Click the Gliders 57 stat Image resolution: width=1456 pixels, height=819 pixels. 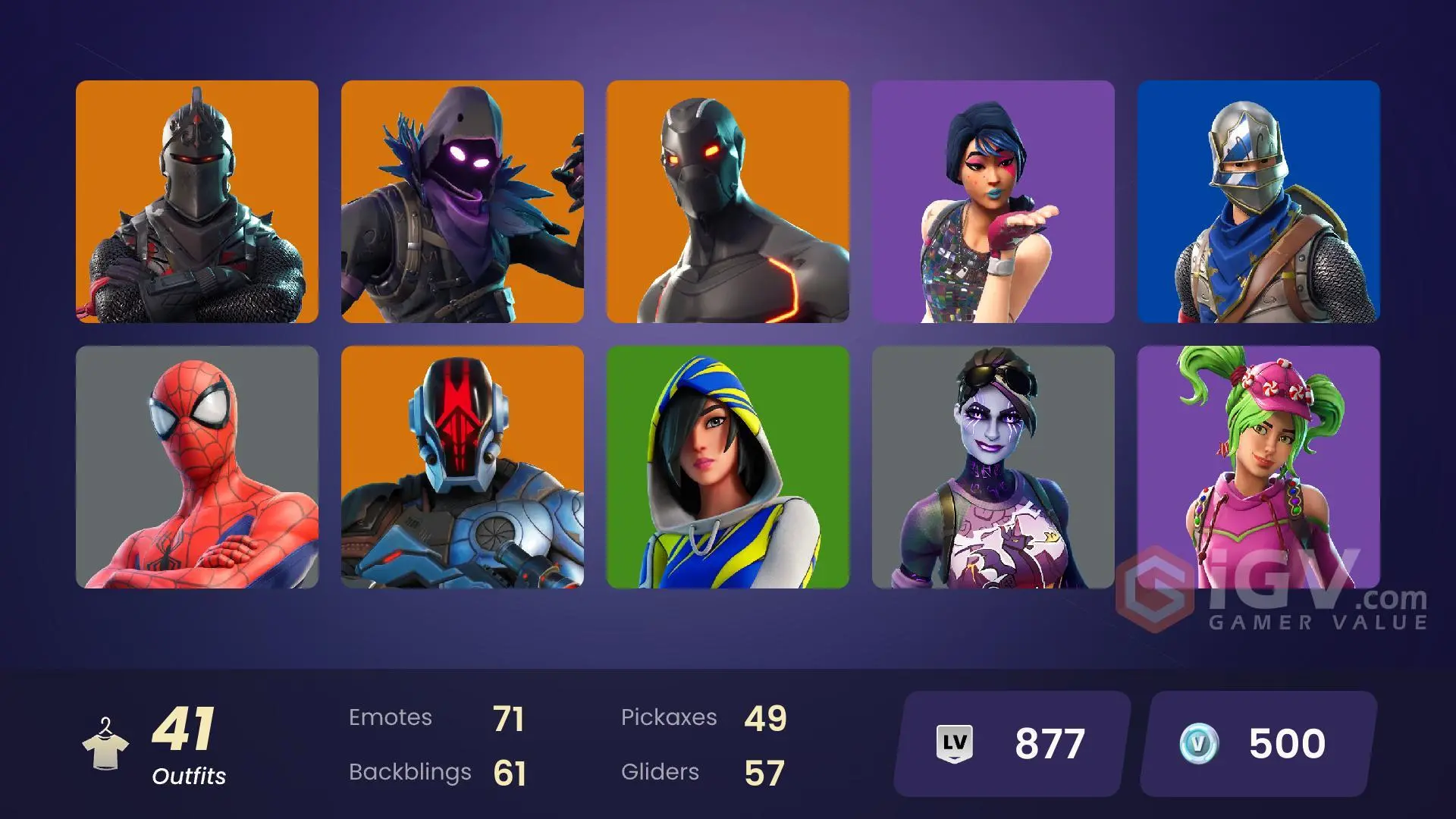coord(698,772)
